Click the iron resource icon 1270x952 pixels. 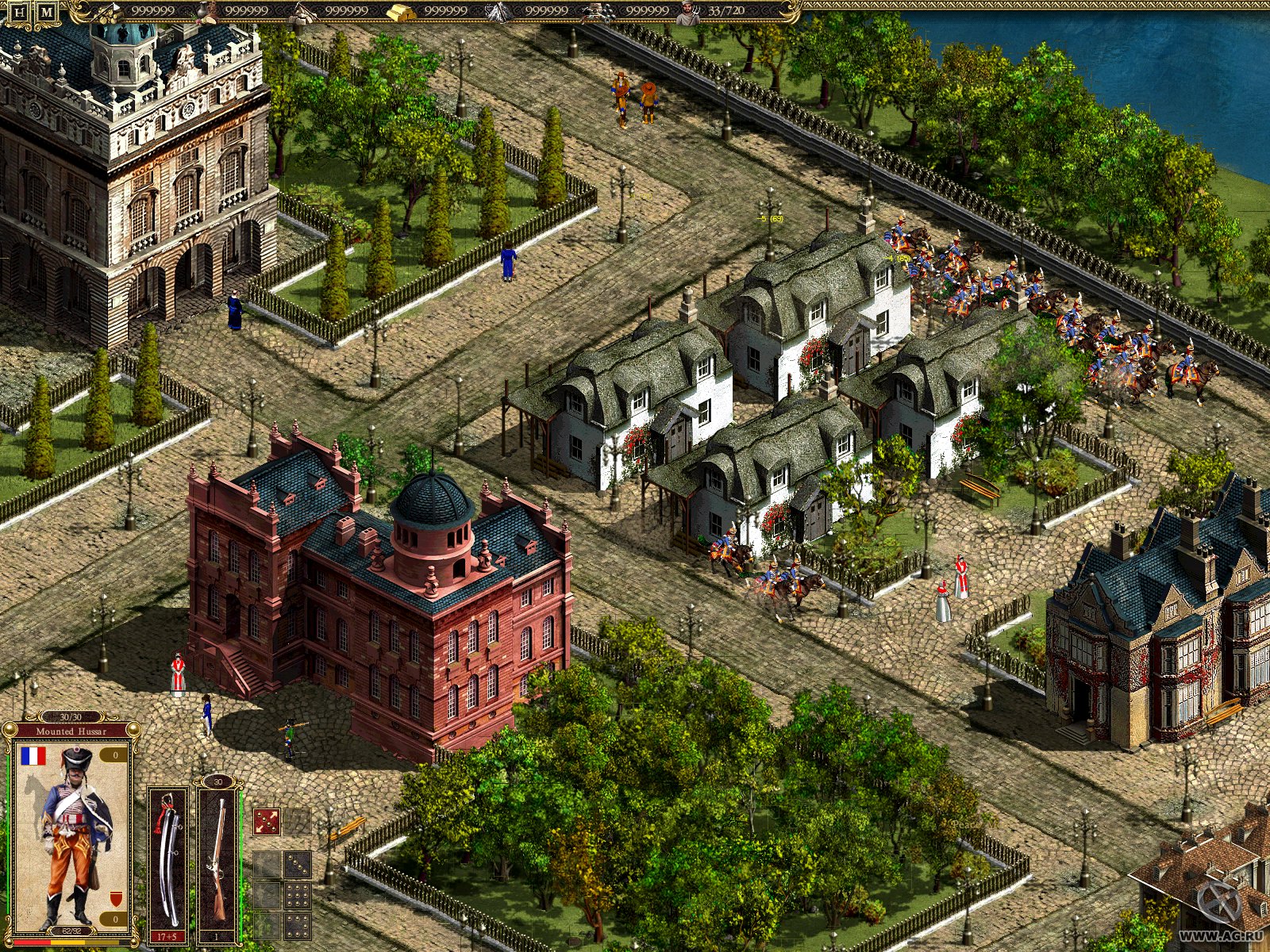coord(495,13)
